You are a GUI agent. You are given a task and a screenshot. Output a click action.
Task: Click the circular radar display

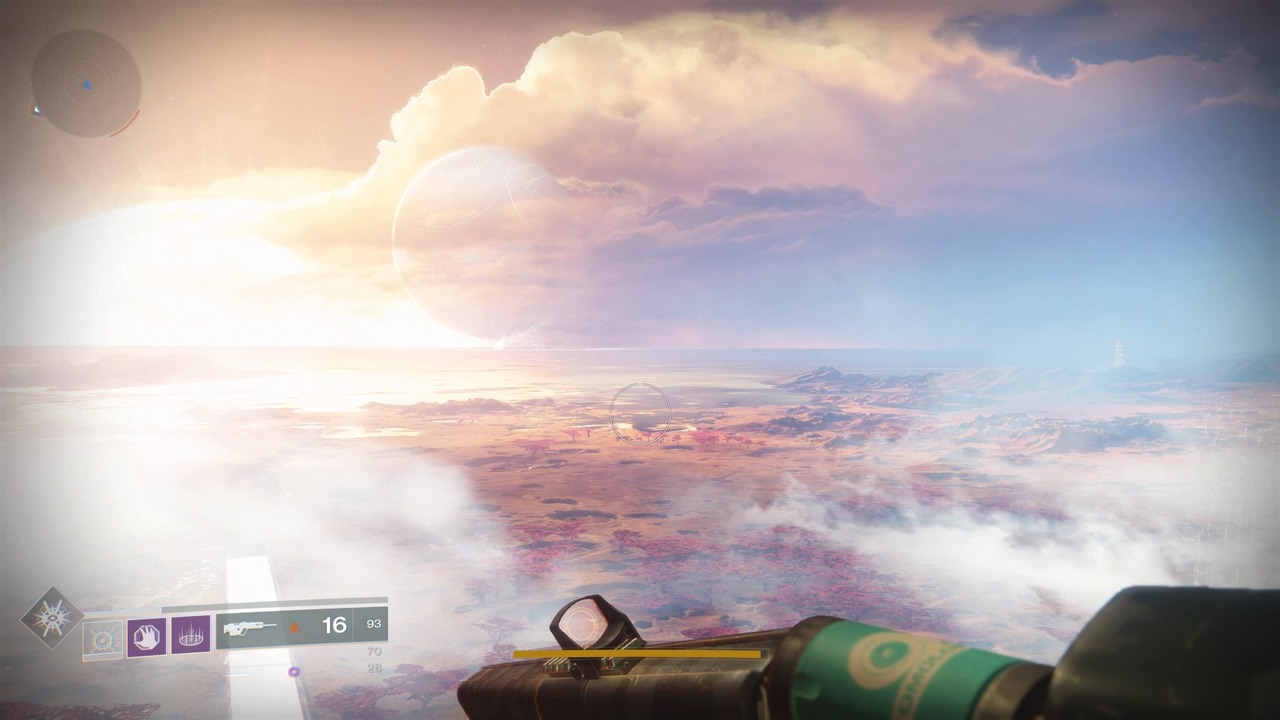[86, 84]
